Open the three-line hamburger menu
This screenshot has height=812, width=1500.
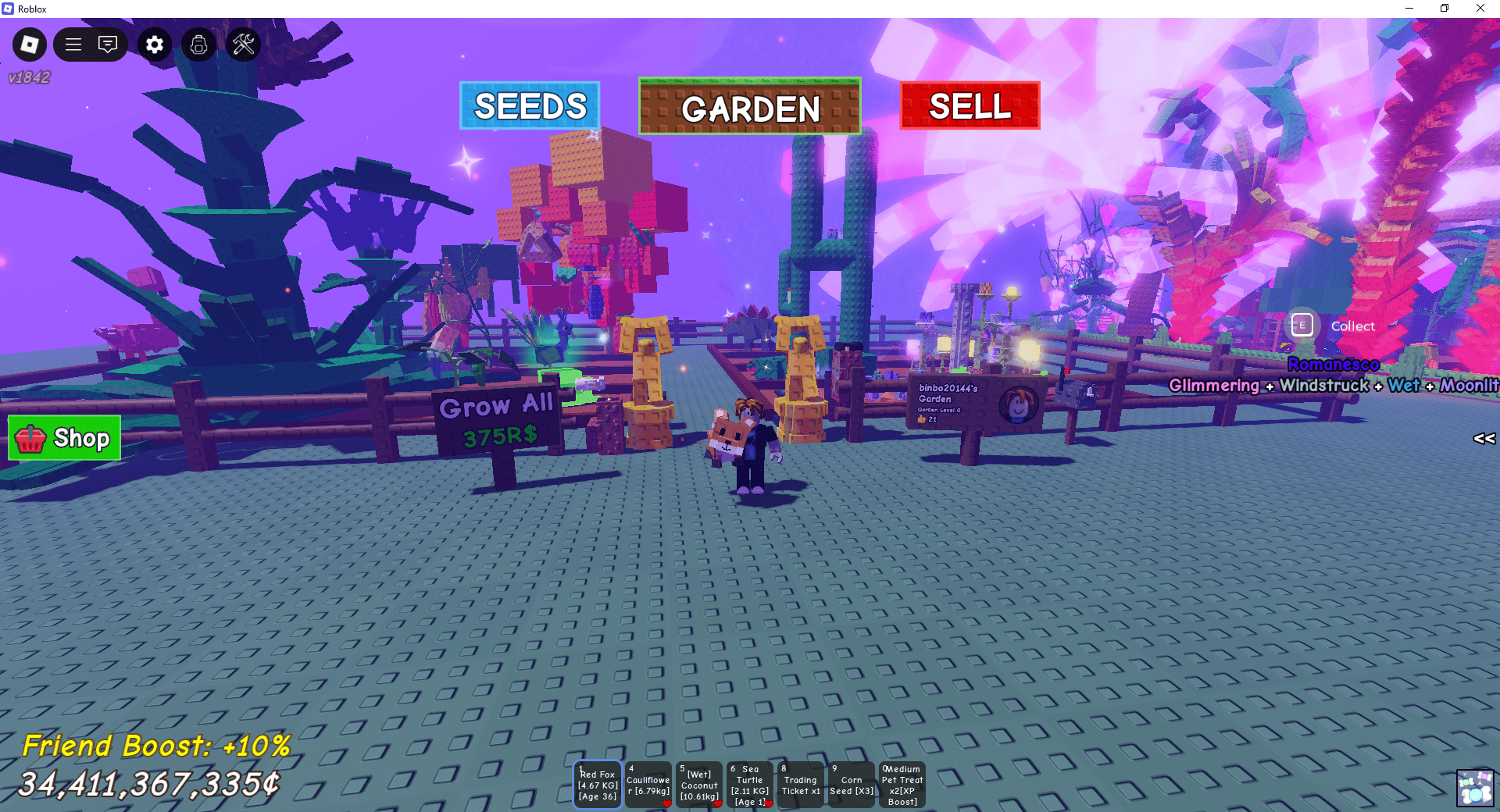[73, 45]
